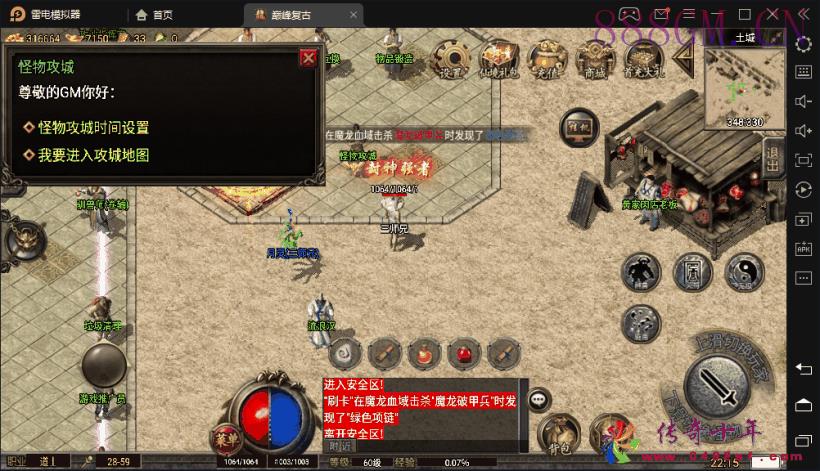Select 我要进入攻城地图 option

click(93, 155)
